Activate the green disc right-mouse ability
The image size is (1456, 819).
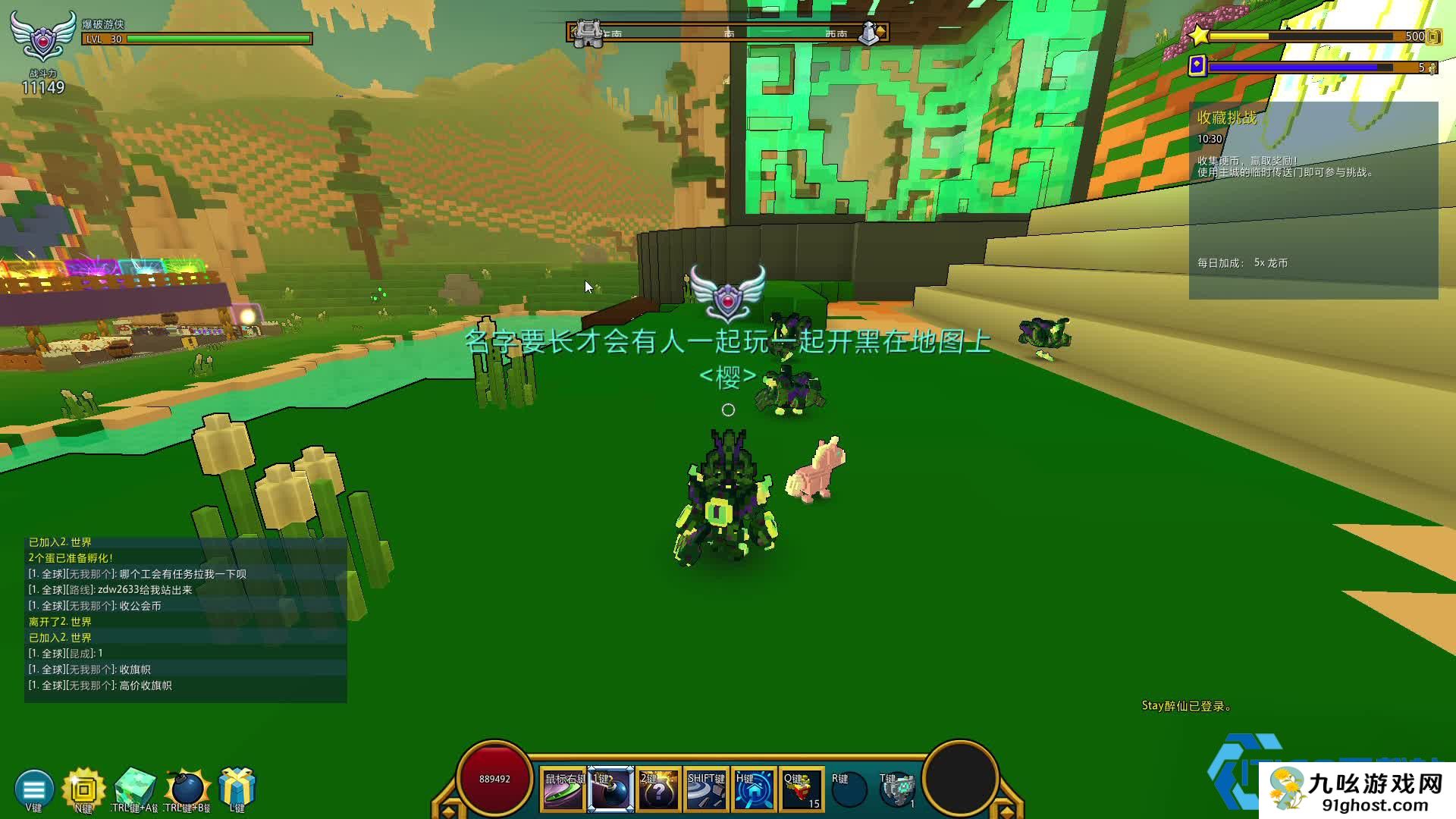click(563, 790)
